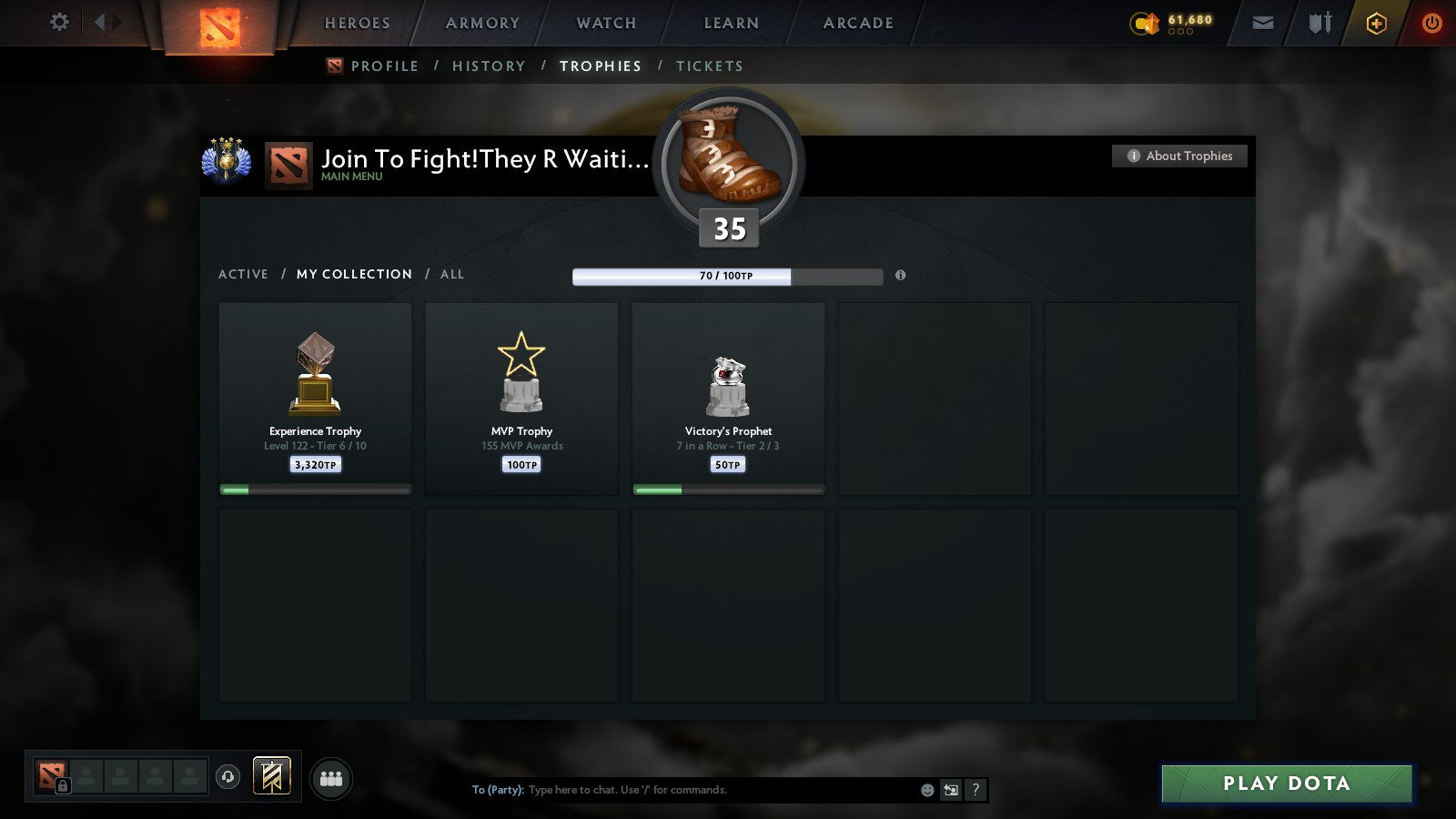Open the HEROES menu

tap(357, 23)
